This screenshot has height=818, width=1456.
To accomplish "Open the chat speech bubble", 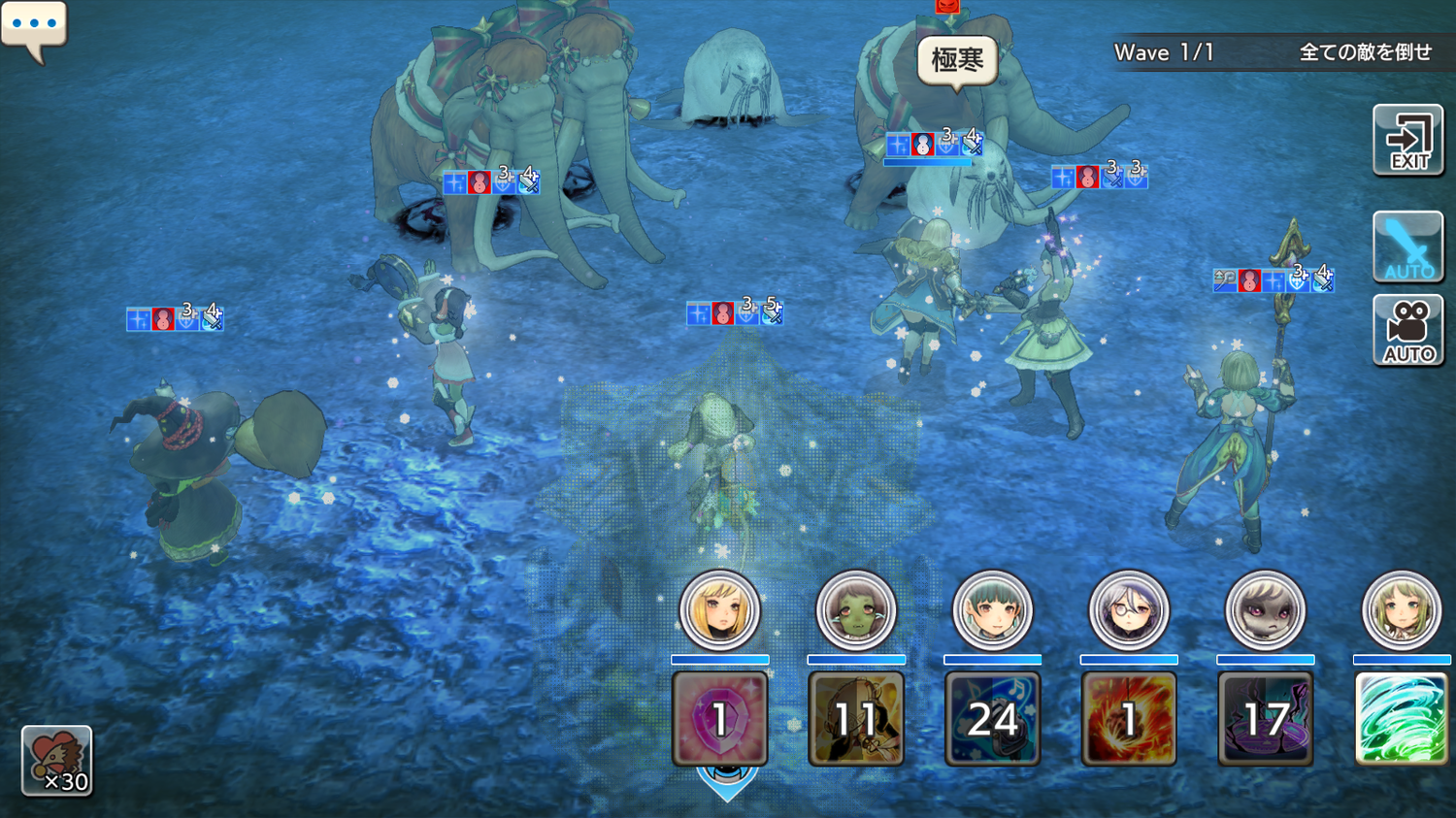I will click(x=34, y=27).
